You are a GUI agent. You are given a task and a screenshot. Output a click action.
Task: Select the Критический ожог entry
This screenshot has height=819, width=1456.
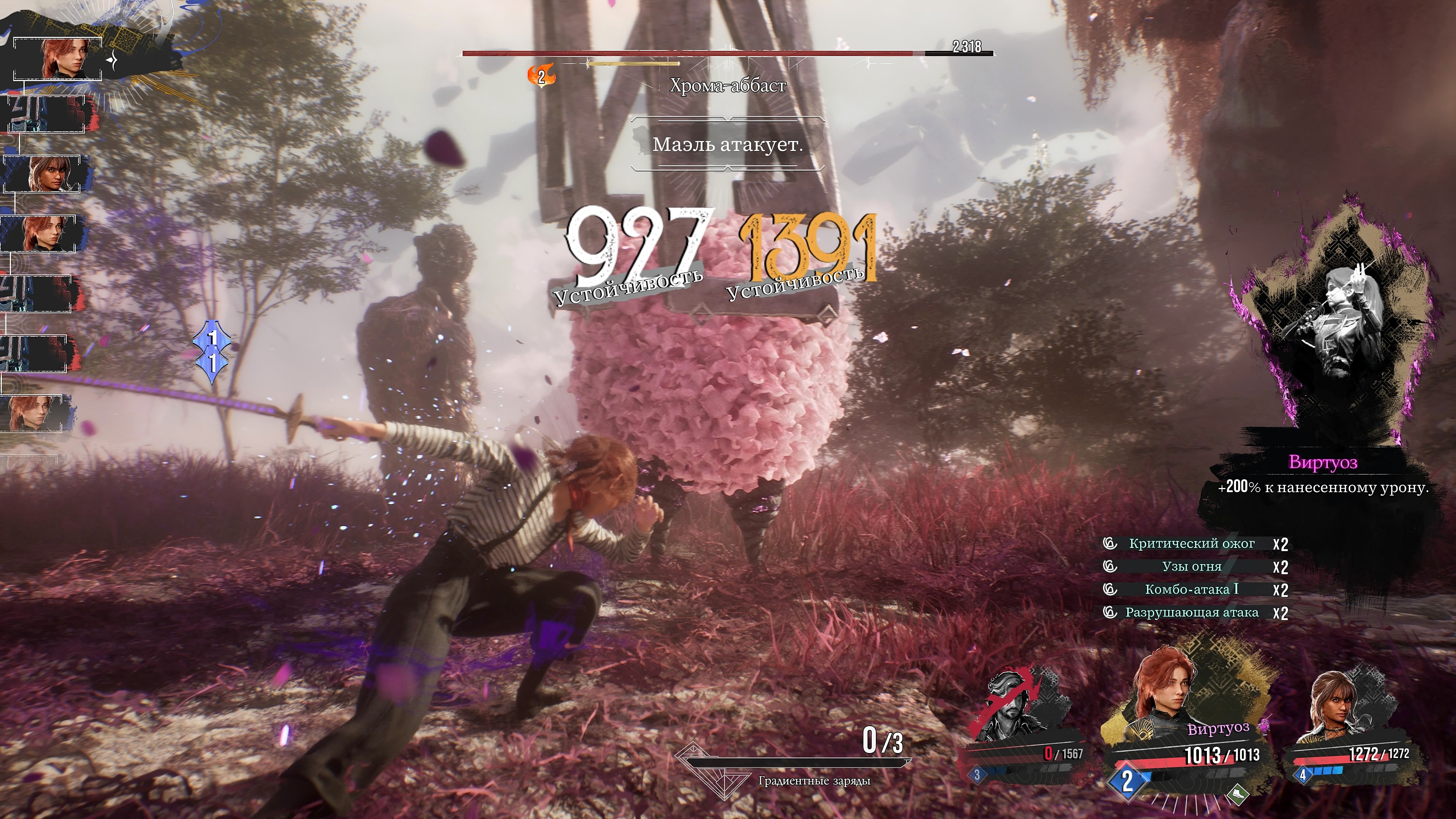coord(1191,544)
